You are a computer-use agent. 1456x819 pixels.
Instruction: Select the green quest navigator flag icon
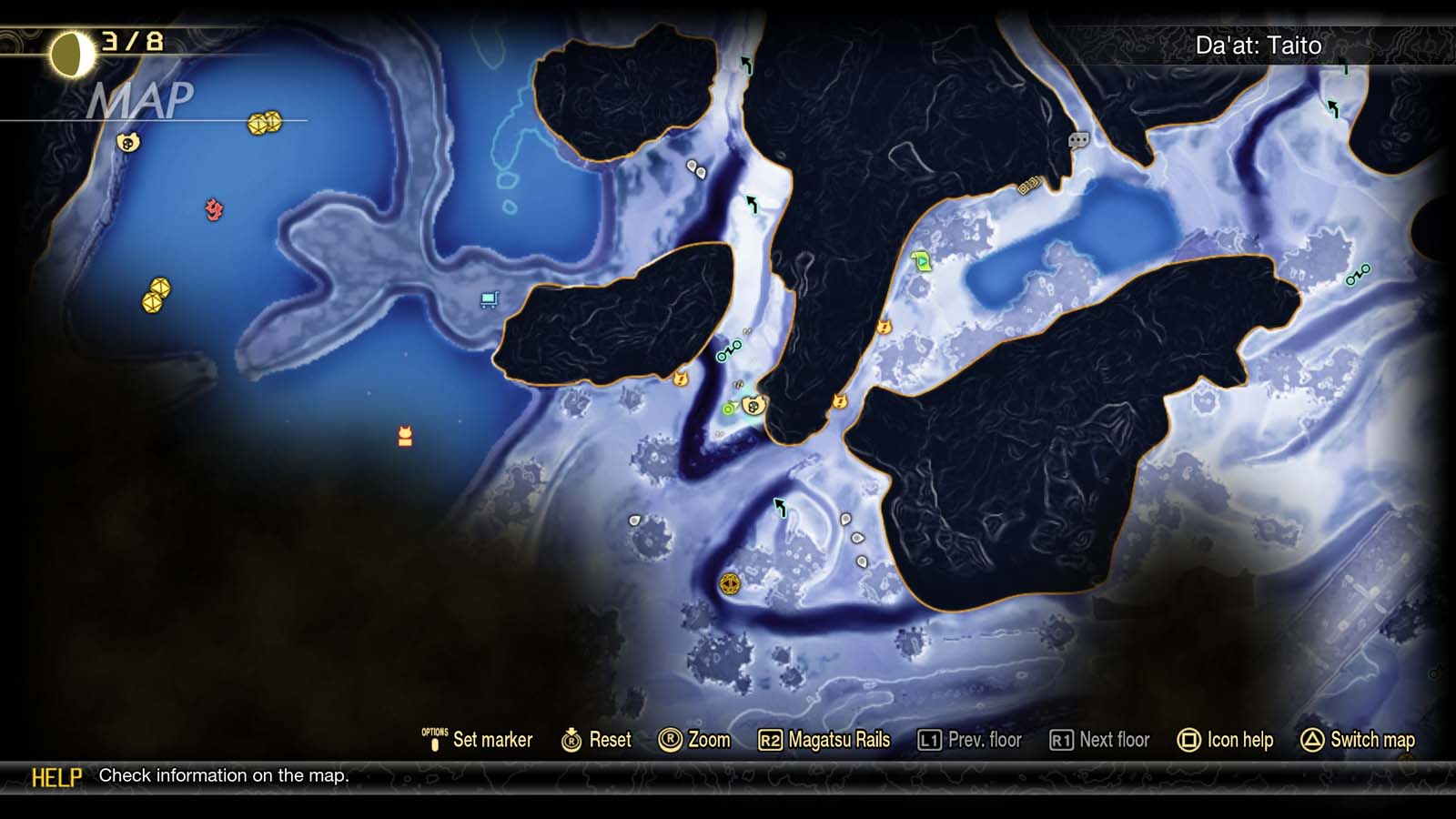(x=920, y=262)
